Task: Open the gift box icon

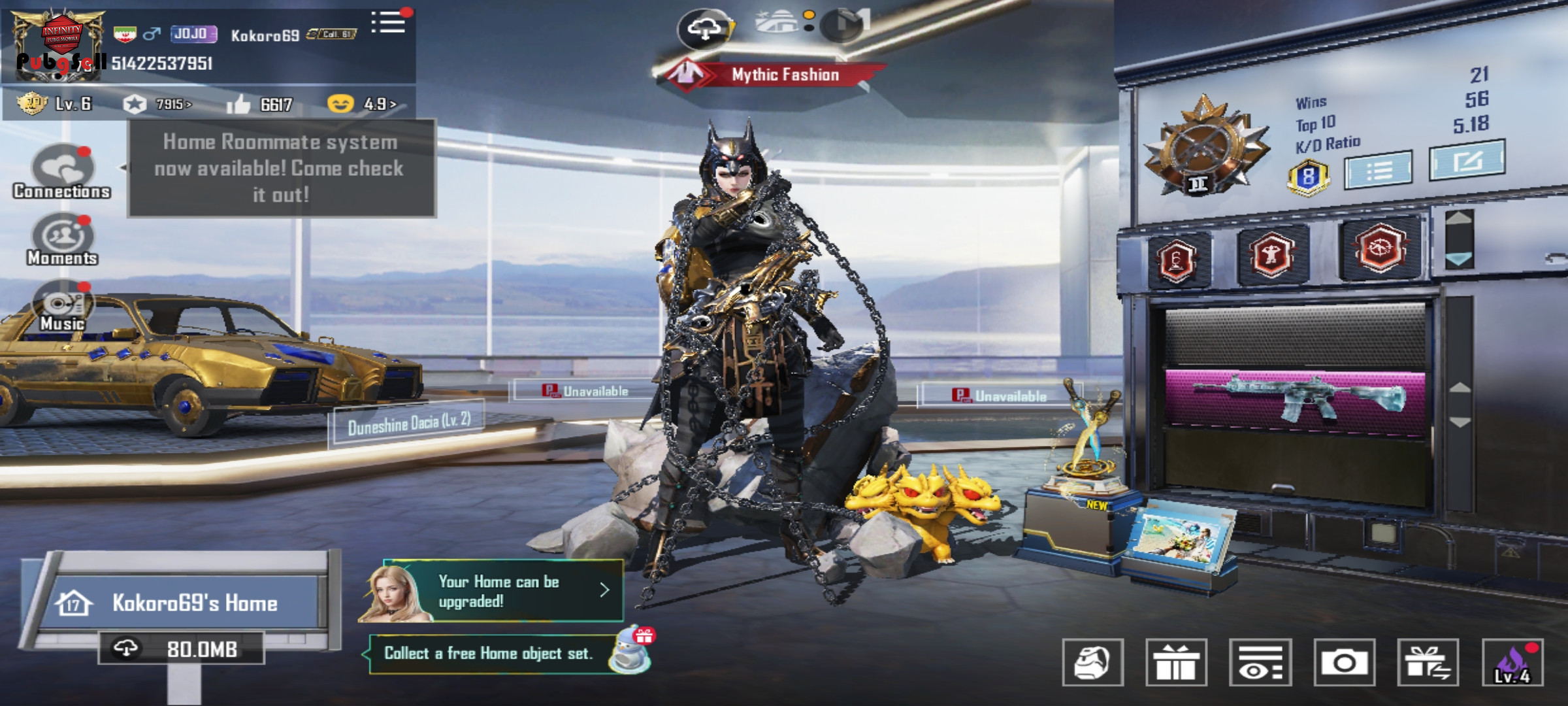Action: [x=1176, y=663]
